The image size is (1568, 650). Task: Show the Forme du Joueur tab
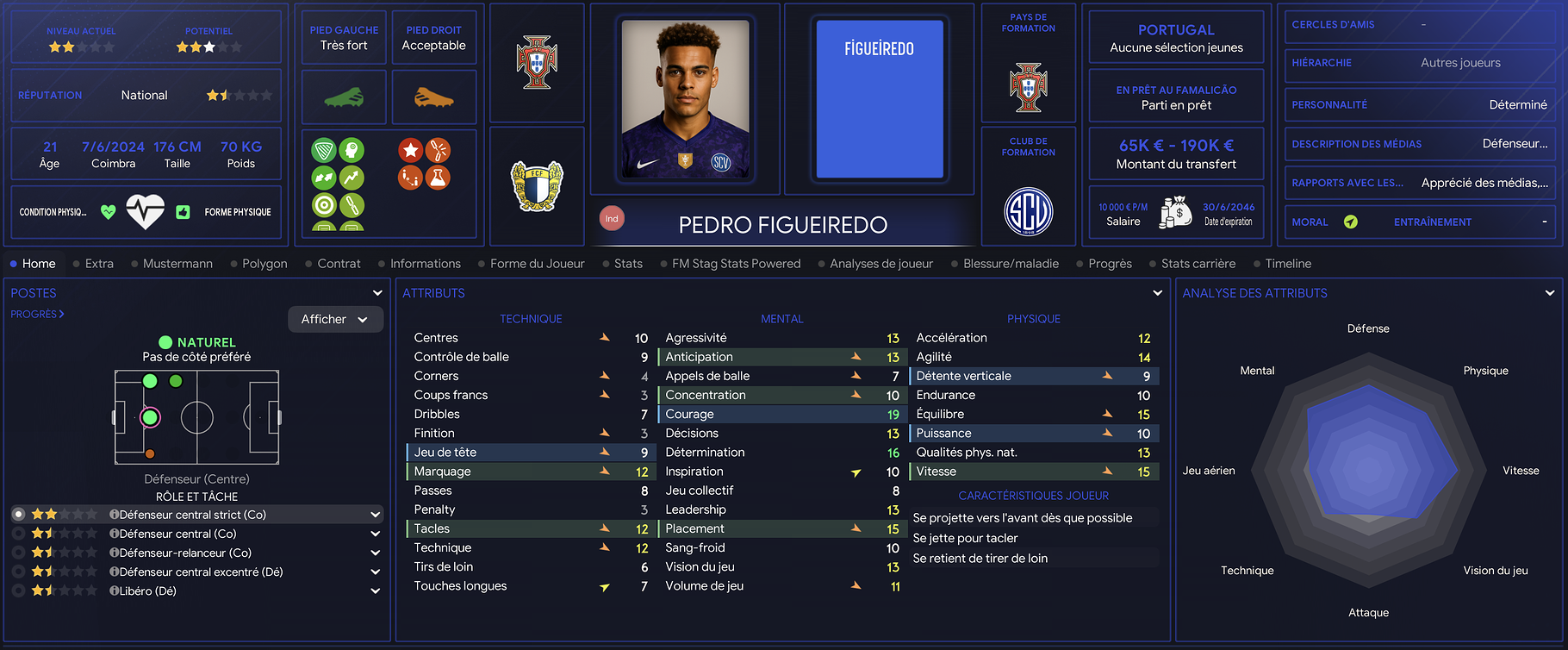(x=537, y=264)
